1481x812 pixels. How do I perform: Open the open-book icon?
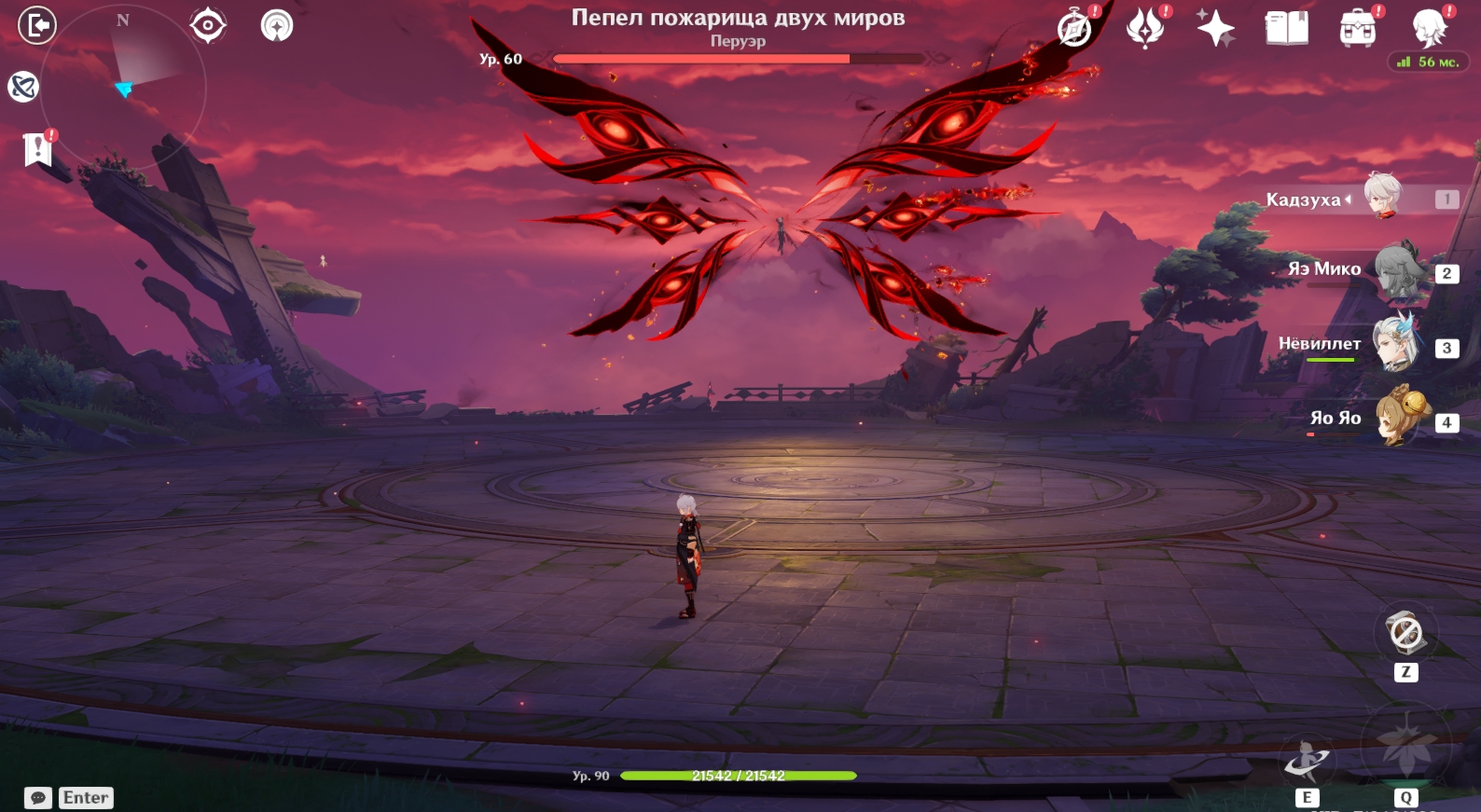click(1287, 28)
